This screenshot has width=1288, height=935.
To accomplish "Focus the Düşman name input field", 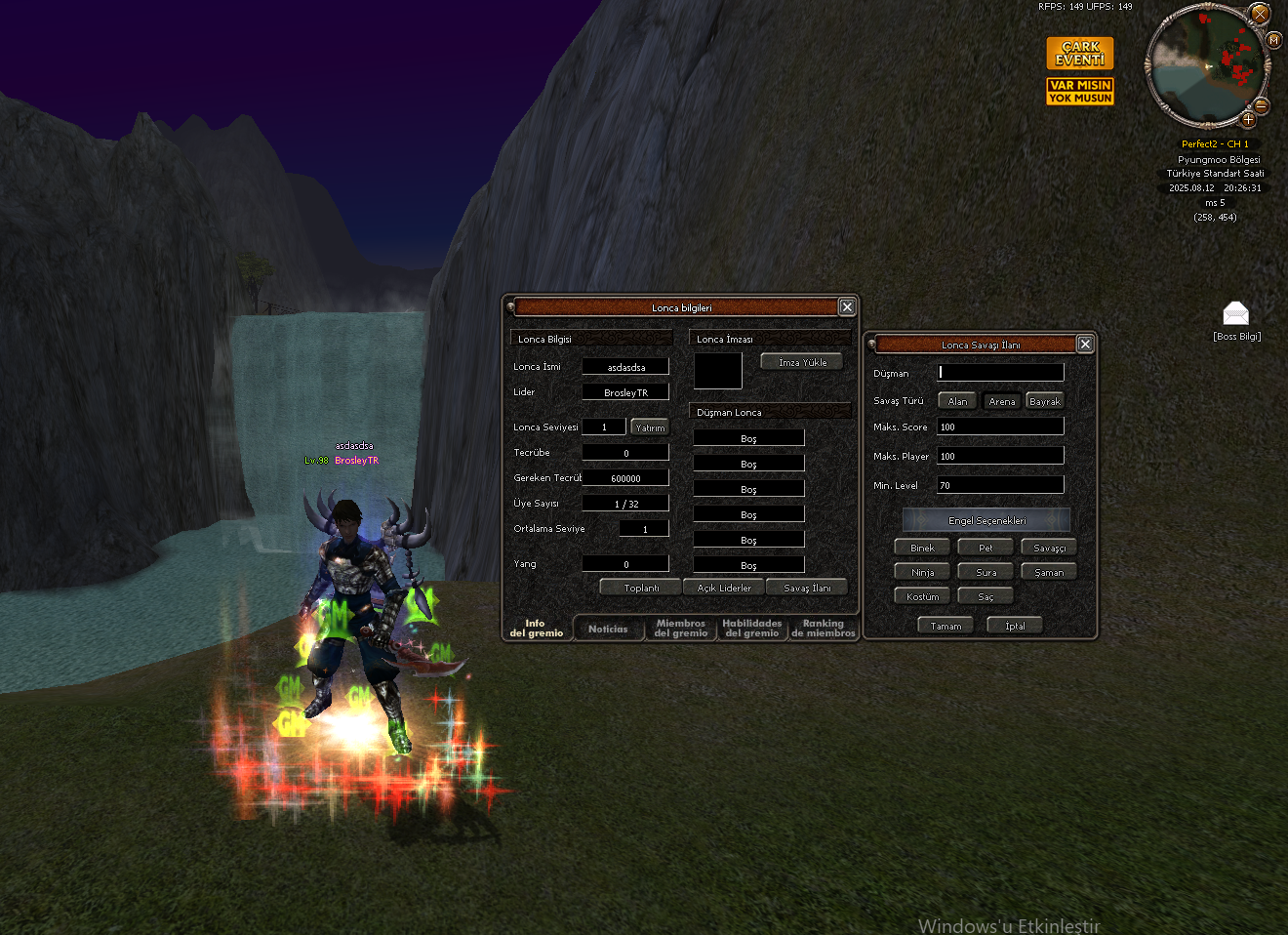I will click(1000, 373).
